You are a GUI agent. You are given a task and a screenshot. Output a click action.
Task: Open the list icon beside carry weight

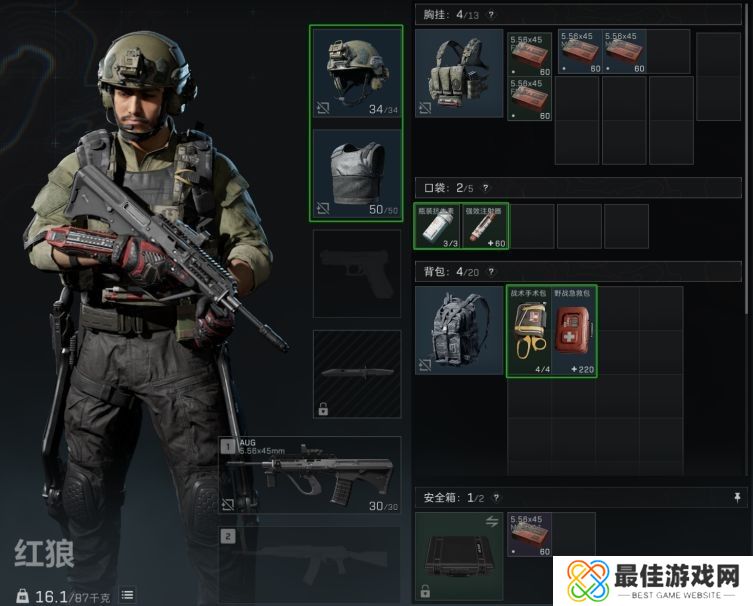[x=127, y=595]
